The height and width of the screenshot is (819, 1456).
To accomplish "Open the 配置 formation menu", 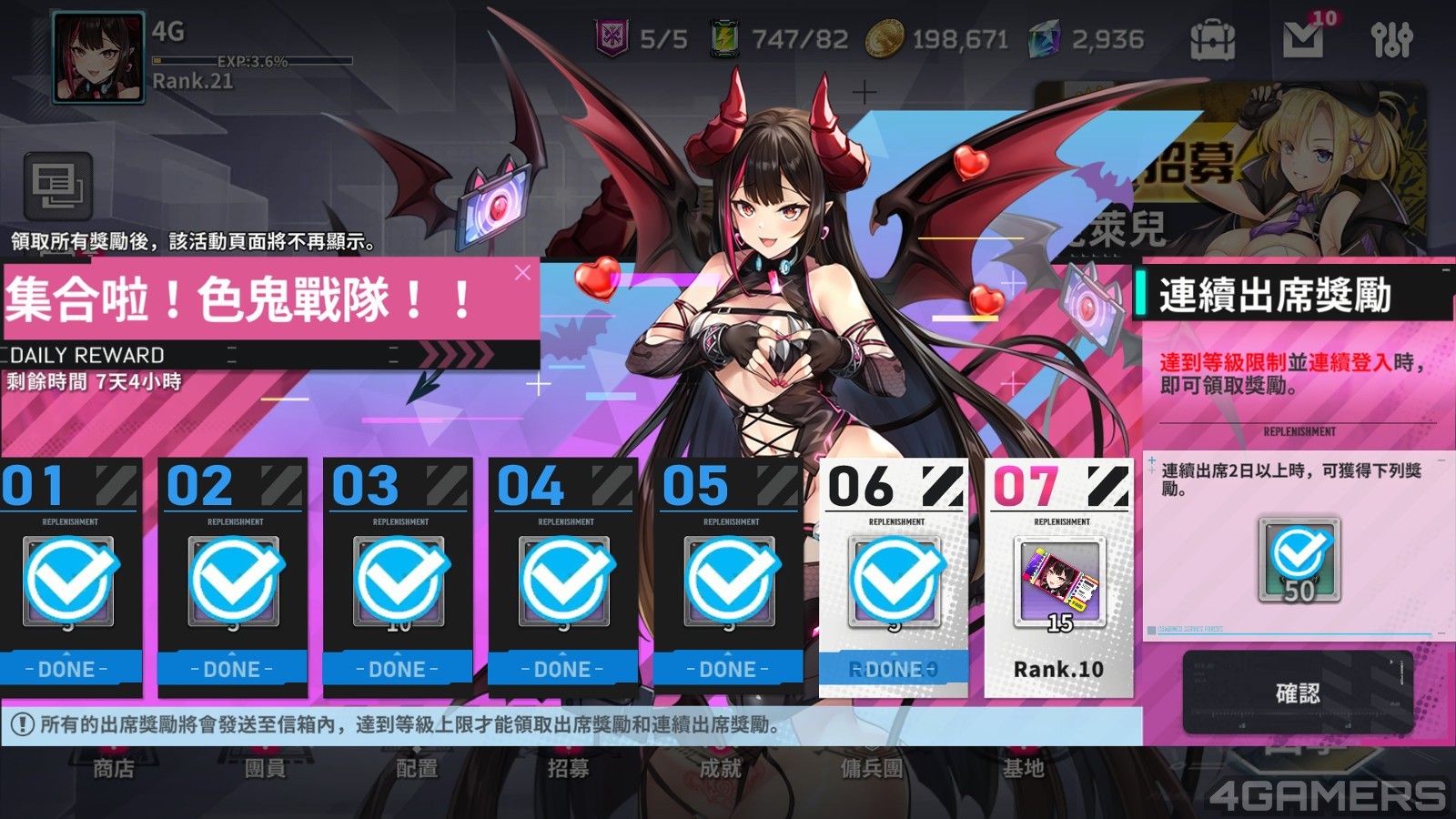I will pos(417,769).
